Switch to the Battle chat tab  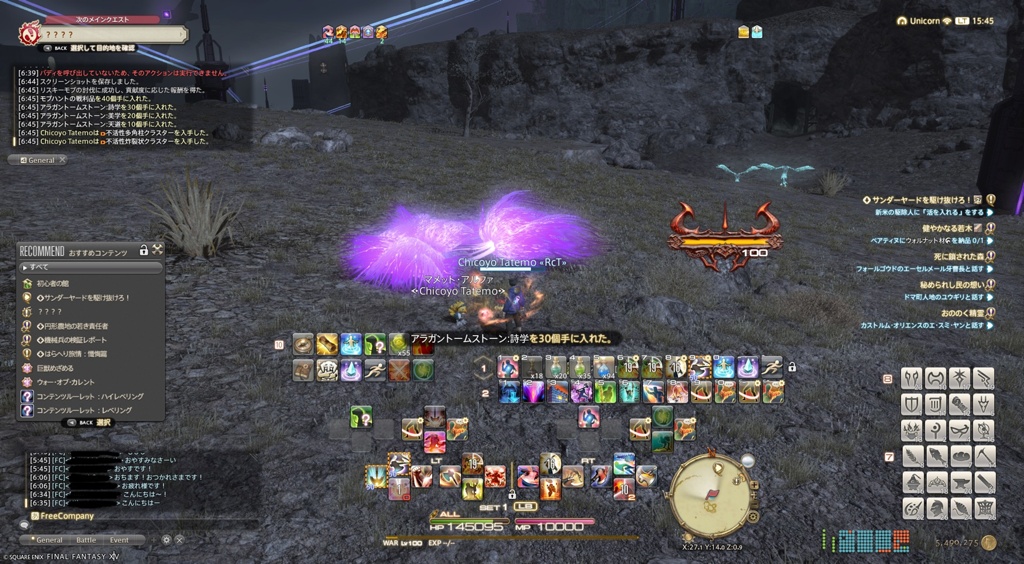[x=86, y=540]
